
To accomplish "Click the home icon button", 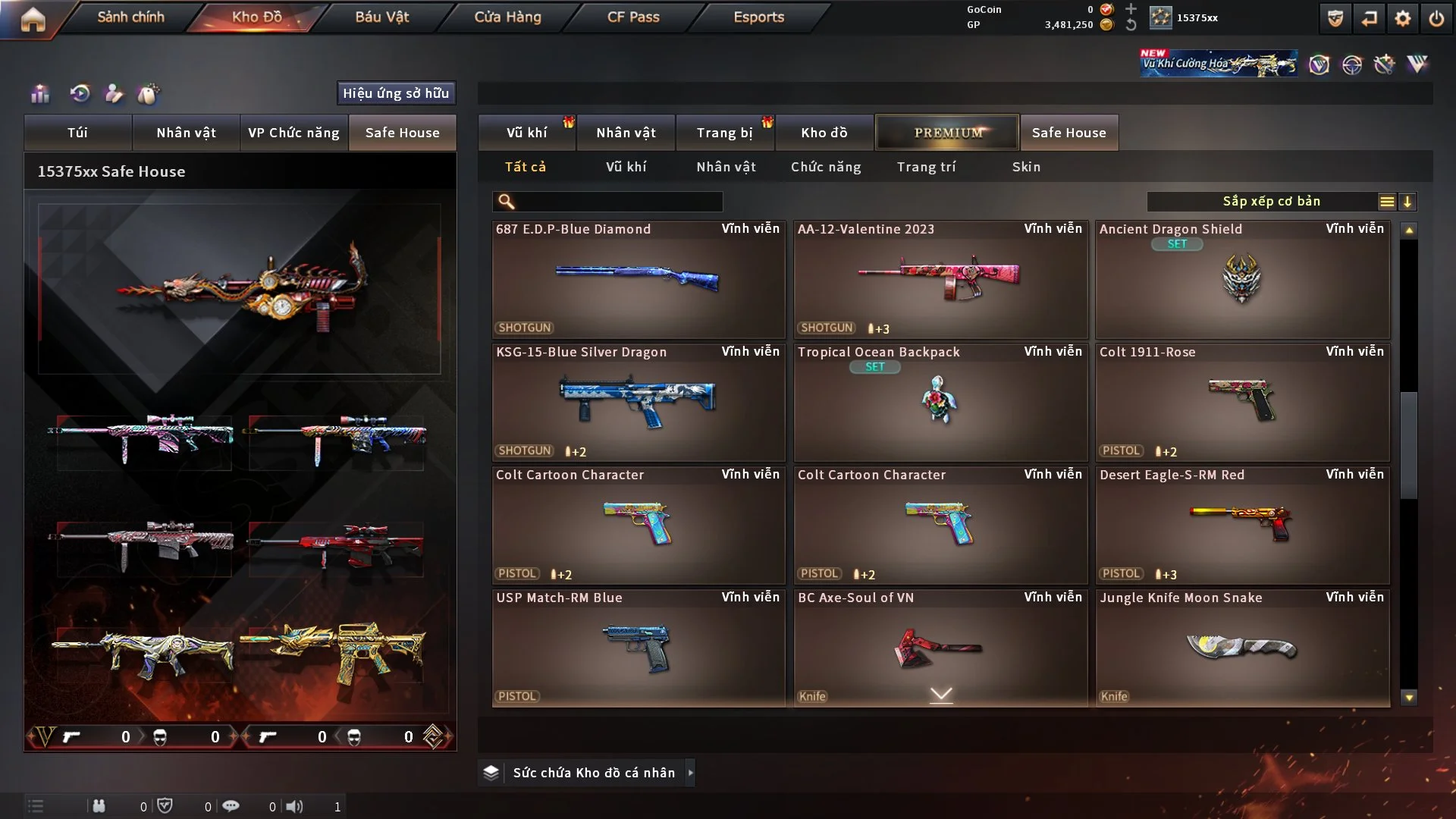I will [x=33, y=19].
